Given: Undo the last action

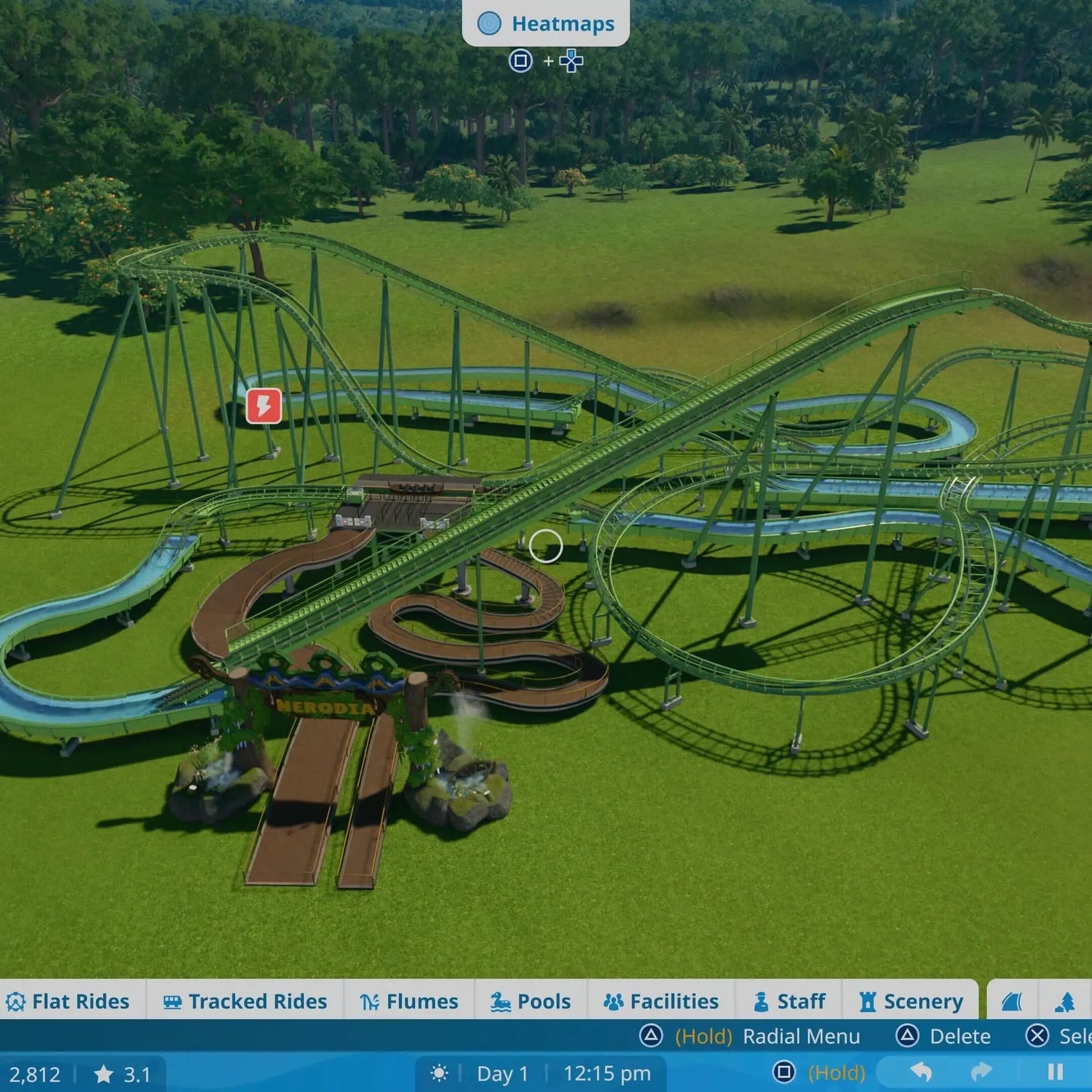Looking at the screenshot, I should tap(922, 1072).
